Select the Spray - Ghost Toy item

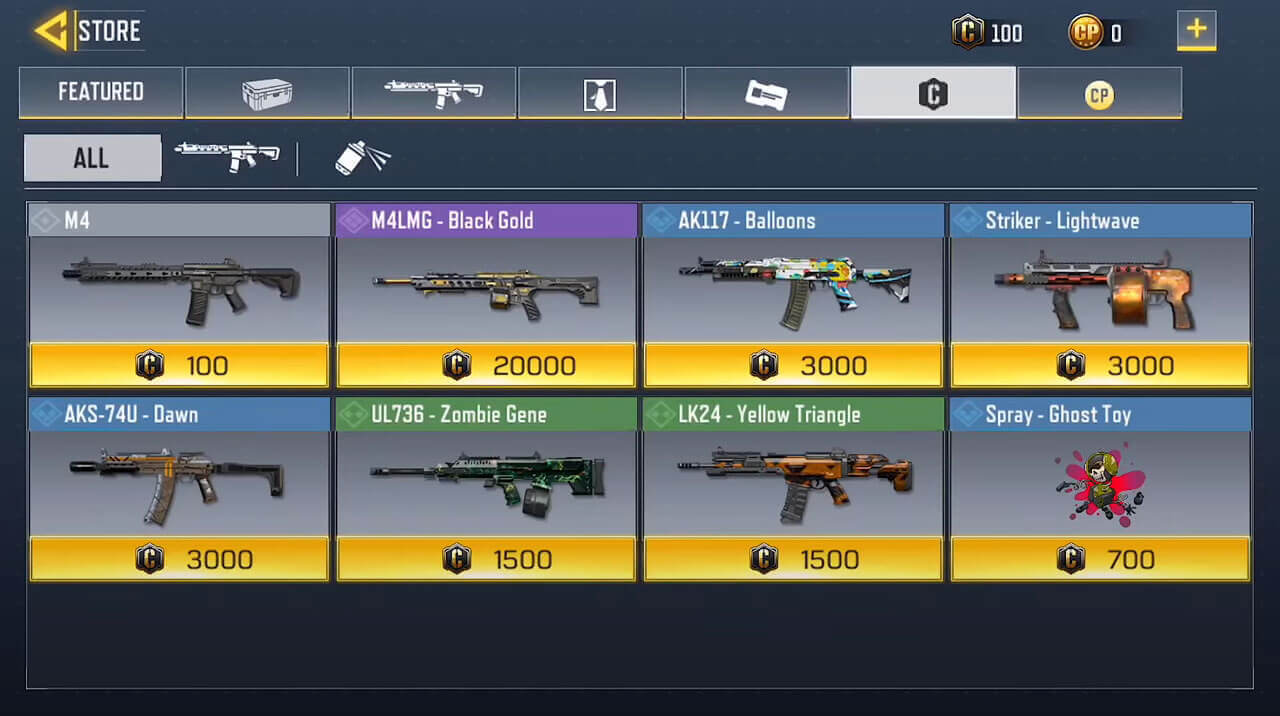pos(1100,489)
